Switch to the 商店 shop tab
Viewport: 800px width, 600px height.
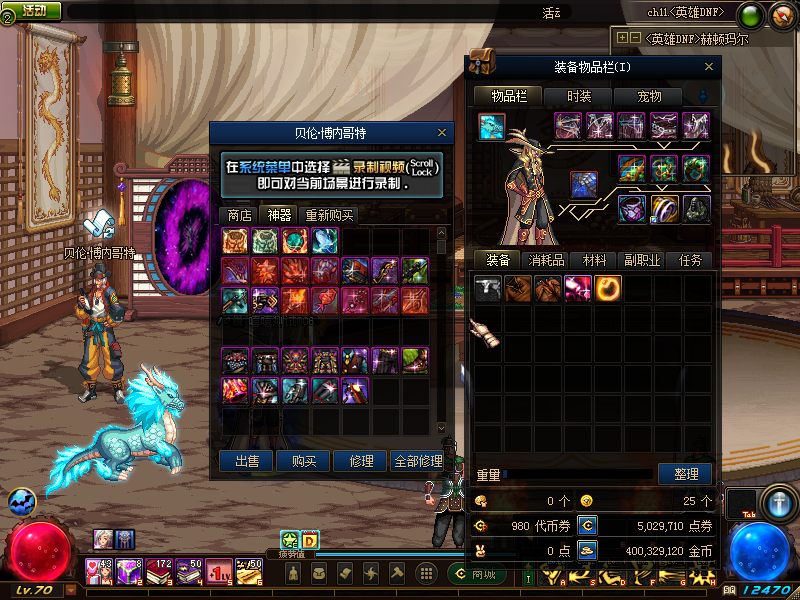coord(239,215)
